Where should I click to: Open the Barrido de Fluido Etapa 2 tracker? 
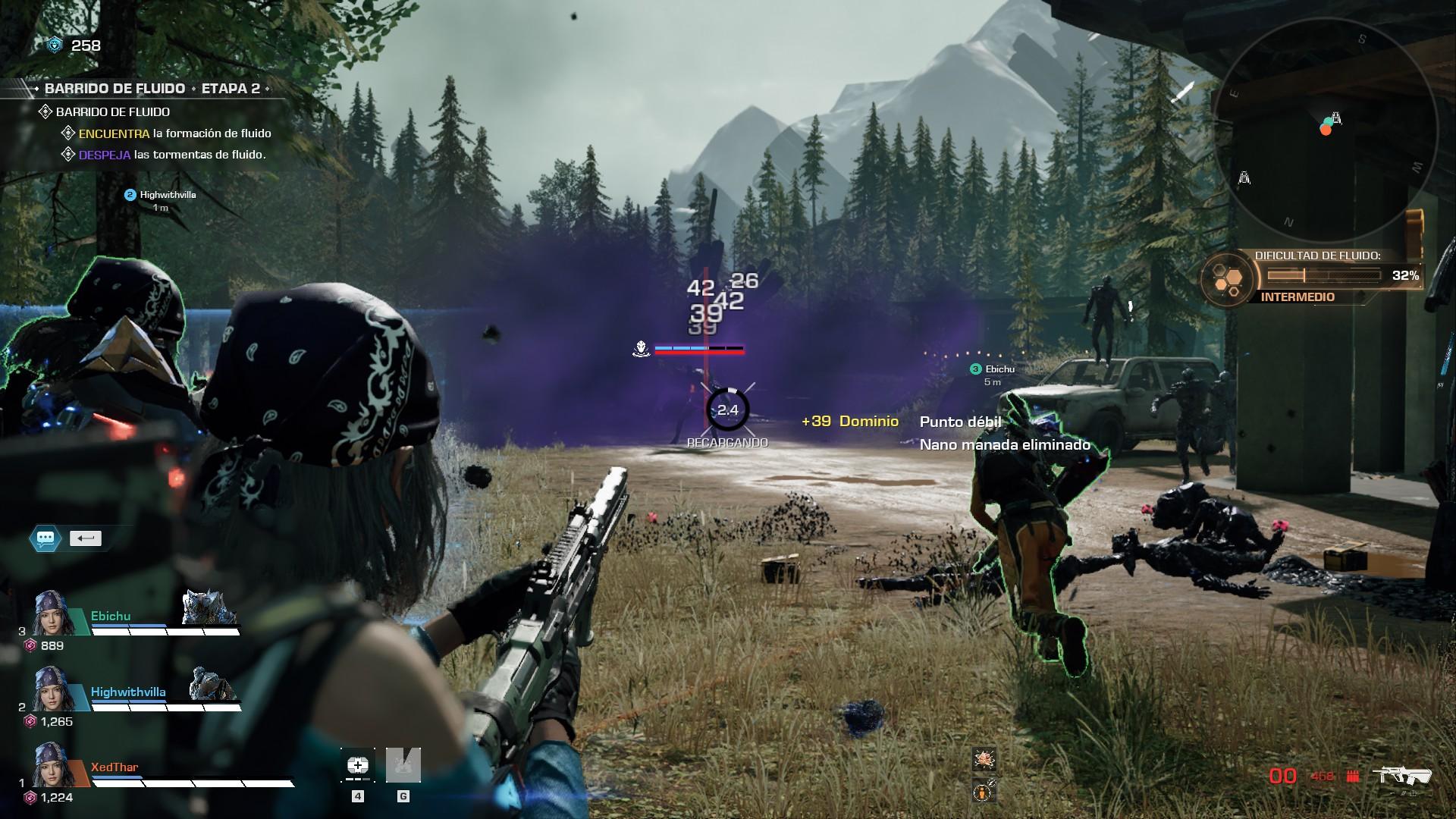coord(152,89)
